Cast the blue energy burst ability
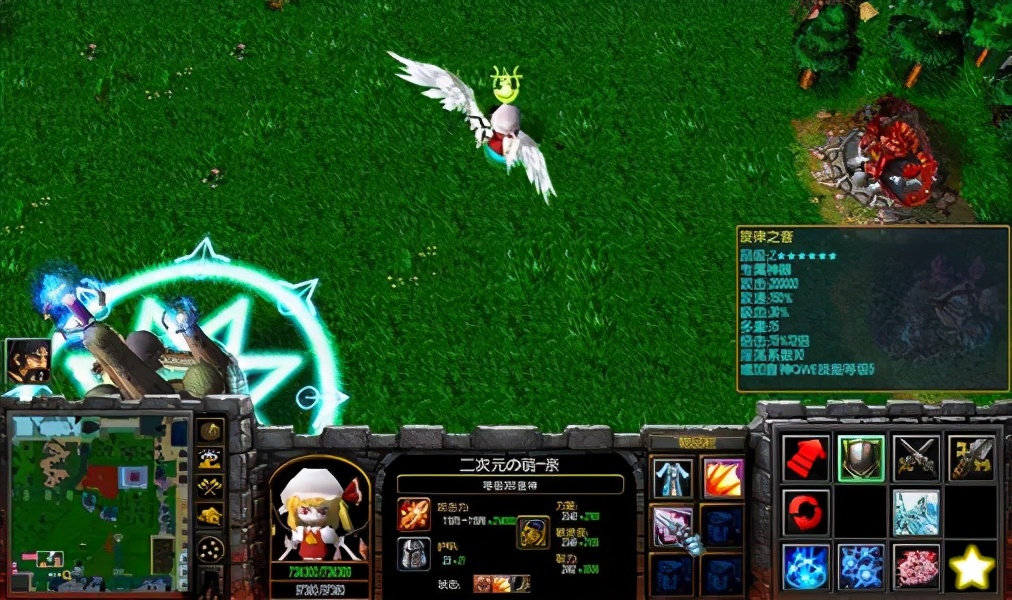This screenshot has width=1012, height=600. [806, 566]
